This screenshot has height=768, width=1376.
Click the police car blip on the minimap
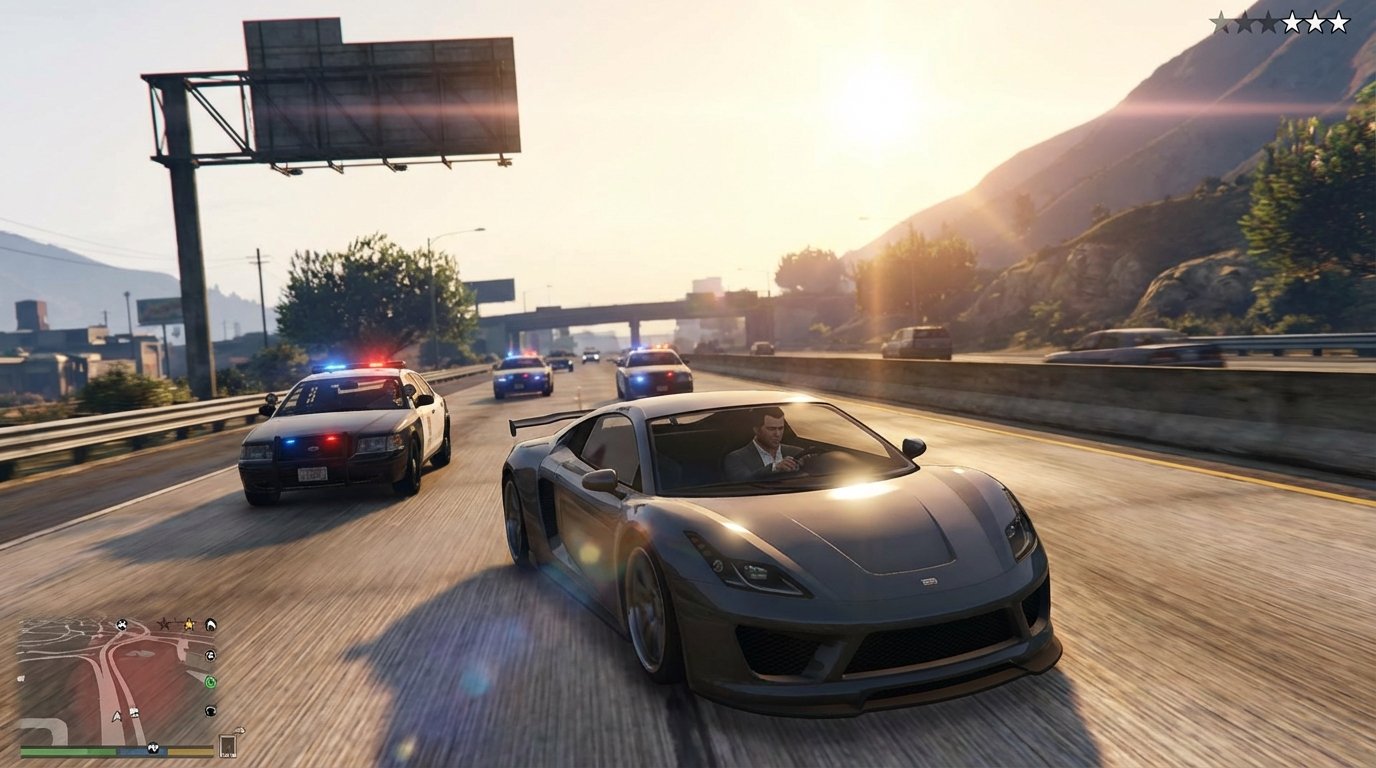tap(133, 710)
